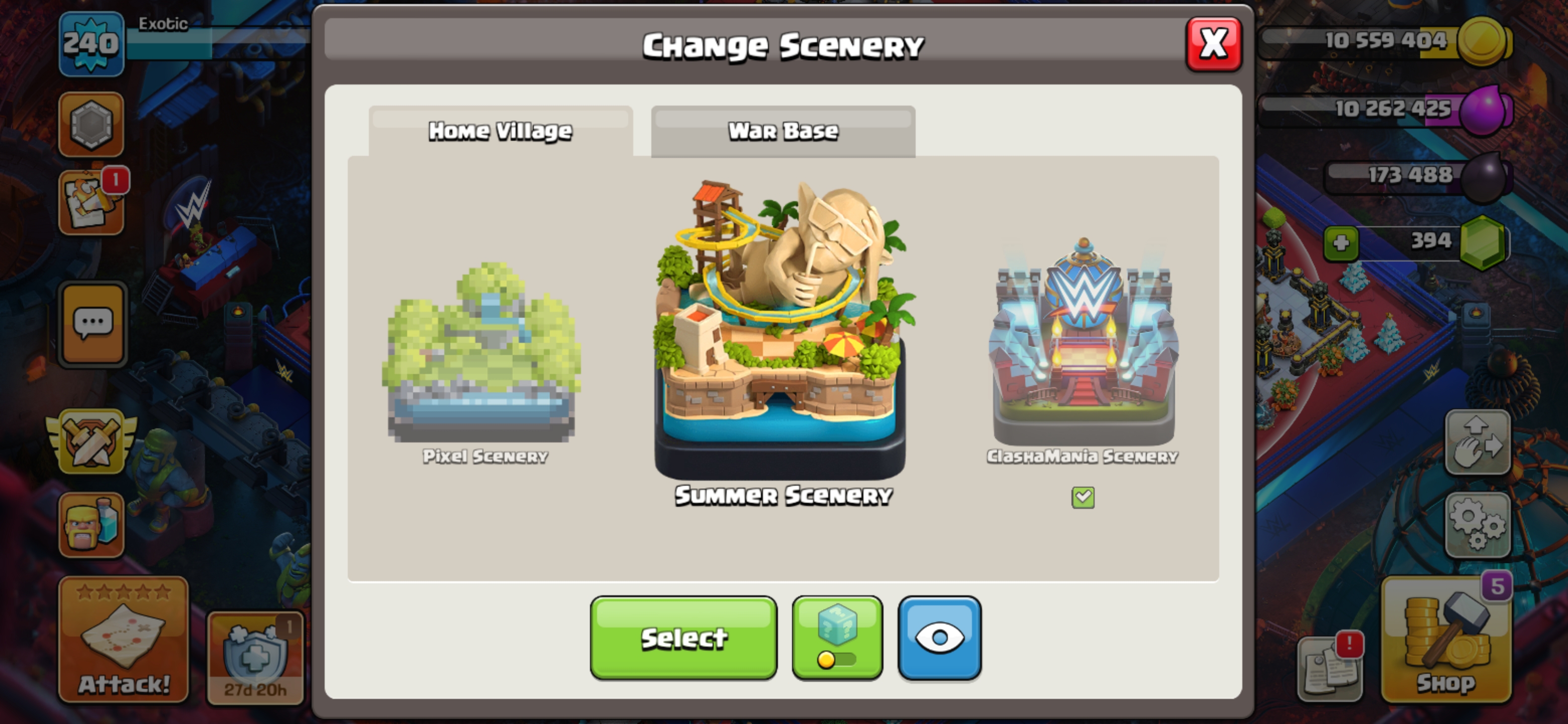Open the Home Village tab
This screenshot has height=724, width=1568.
pyautogui.click(x=501, y=132)
